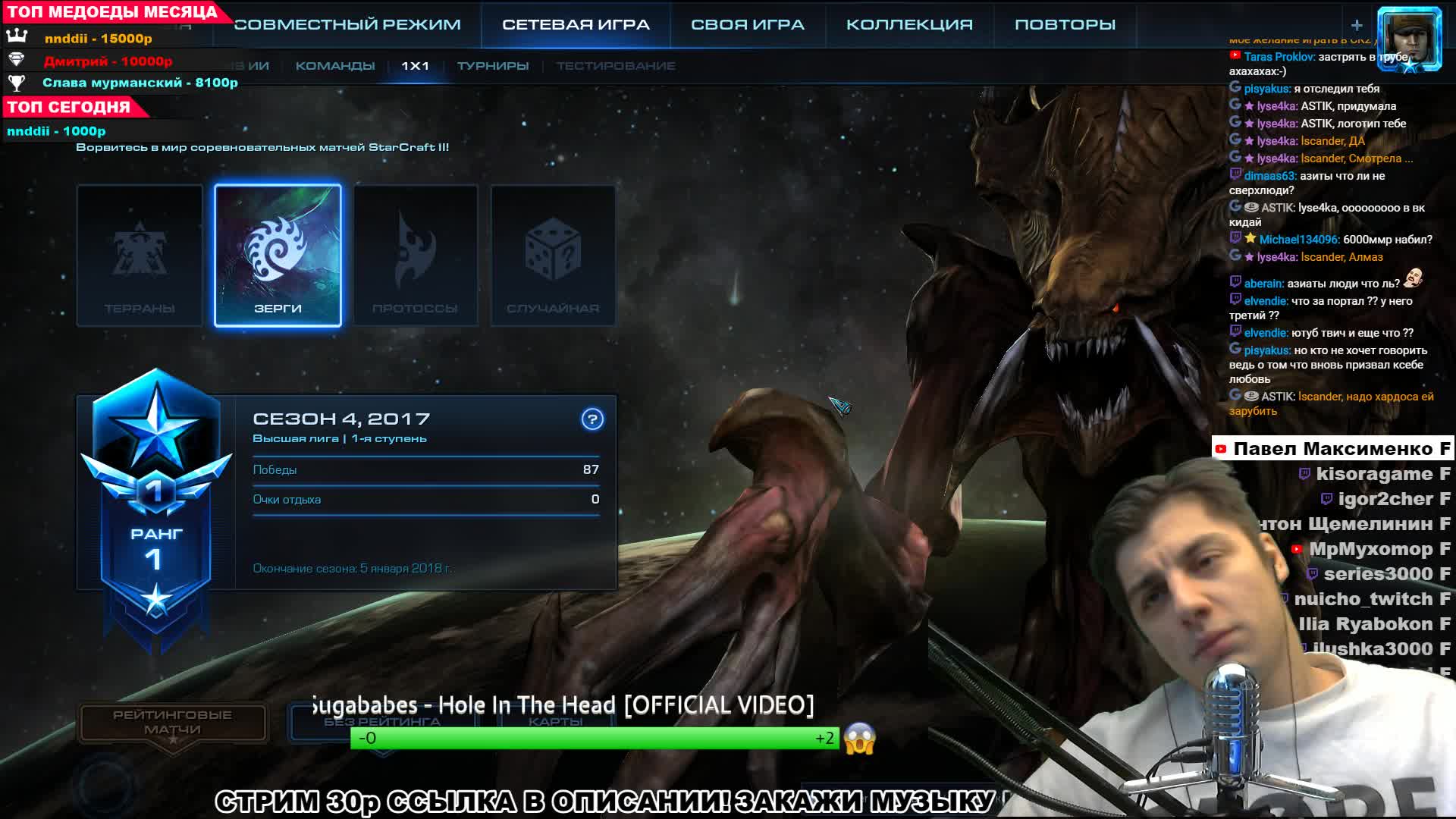Click the player portrait avatar
Screen dimensions: 1456x819
(1409, 38)
